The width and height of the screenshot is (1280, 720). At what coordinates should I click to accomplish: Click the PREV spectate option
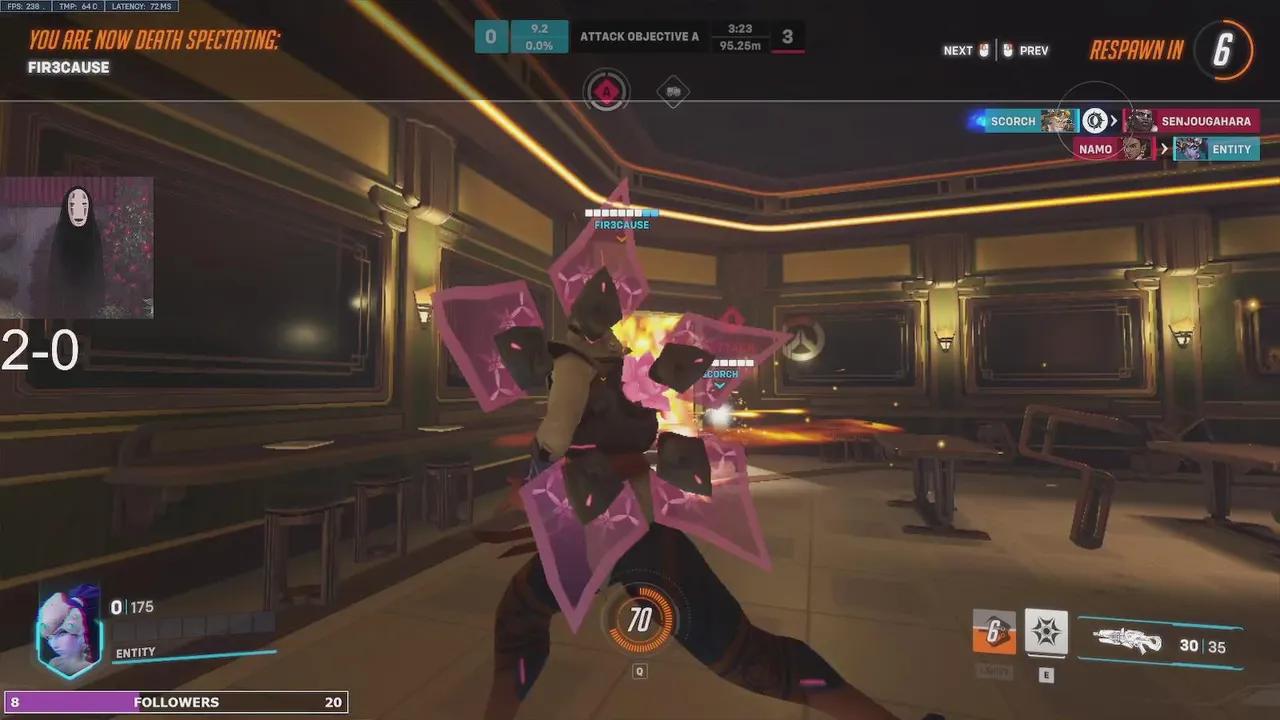1034,50
